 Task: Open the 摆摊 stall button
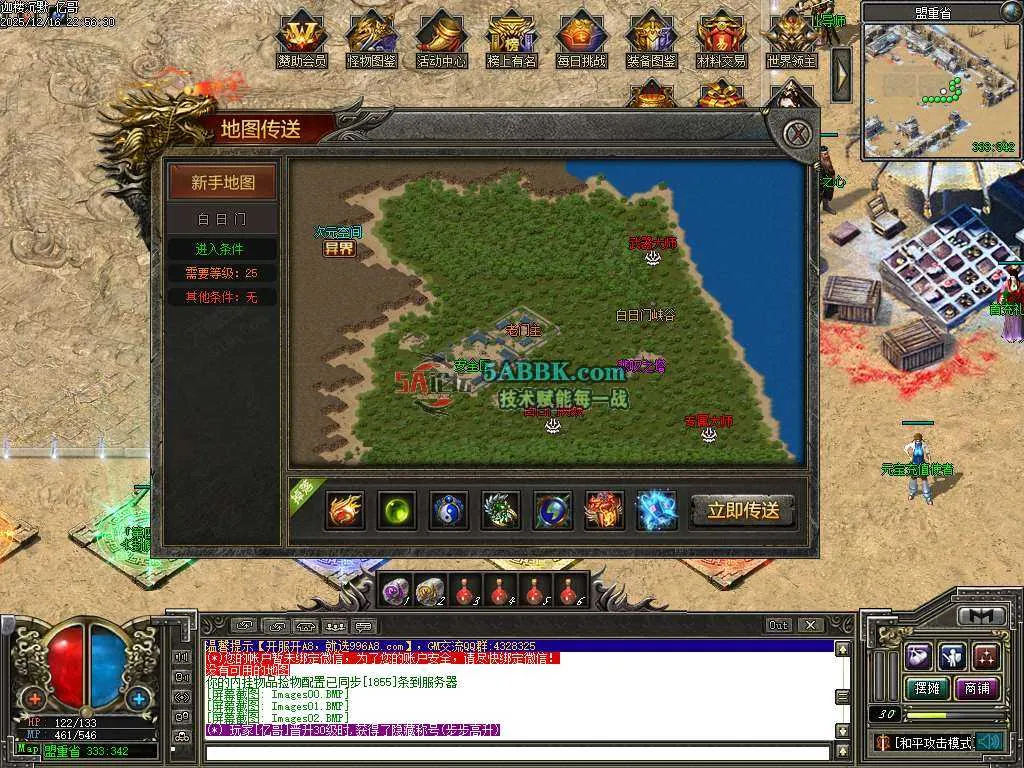[x=926, y=688]
